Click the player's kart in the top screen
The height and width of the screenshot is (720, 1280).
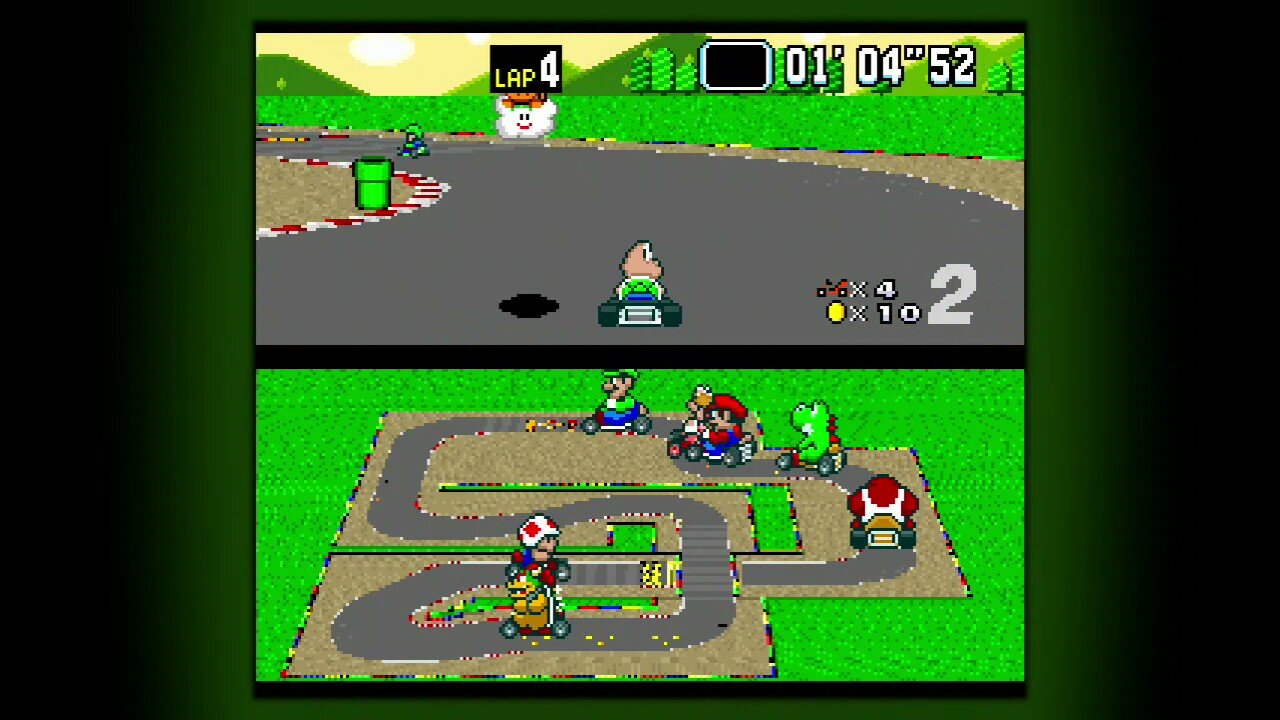[x=640, y=285]
